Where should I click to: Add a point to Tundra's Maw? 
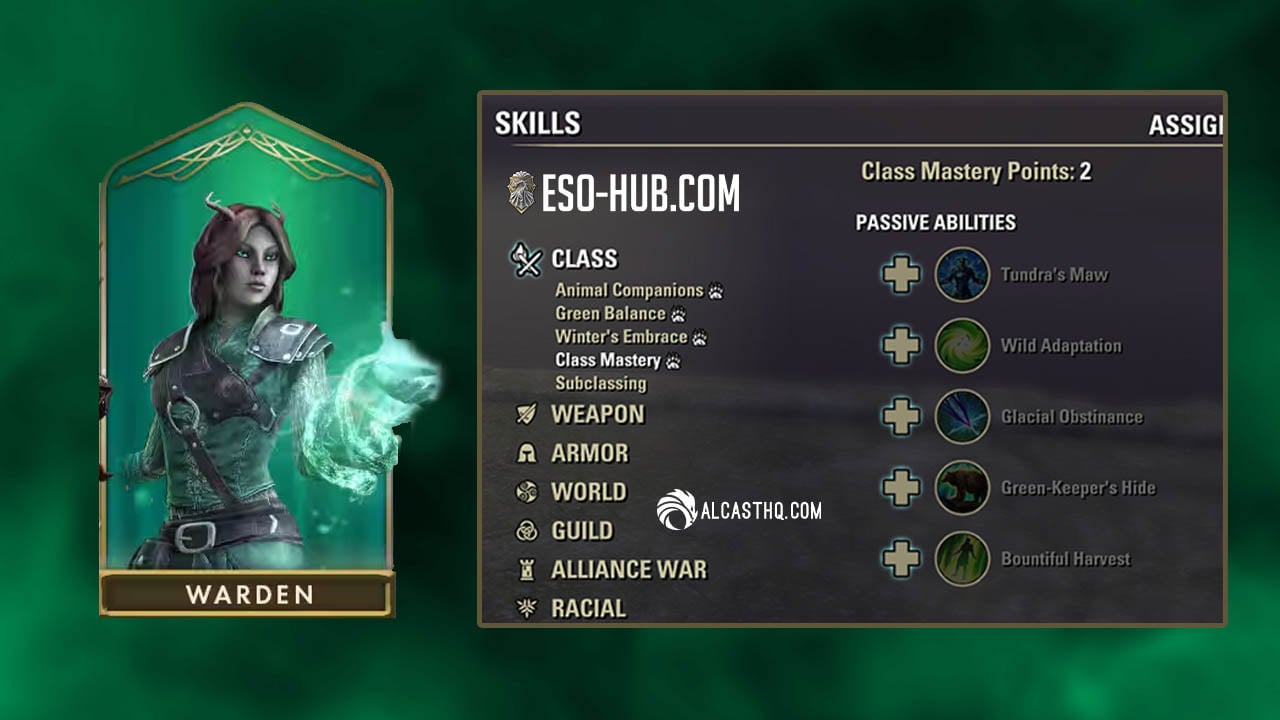(901, 275)
